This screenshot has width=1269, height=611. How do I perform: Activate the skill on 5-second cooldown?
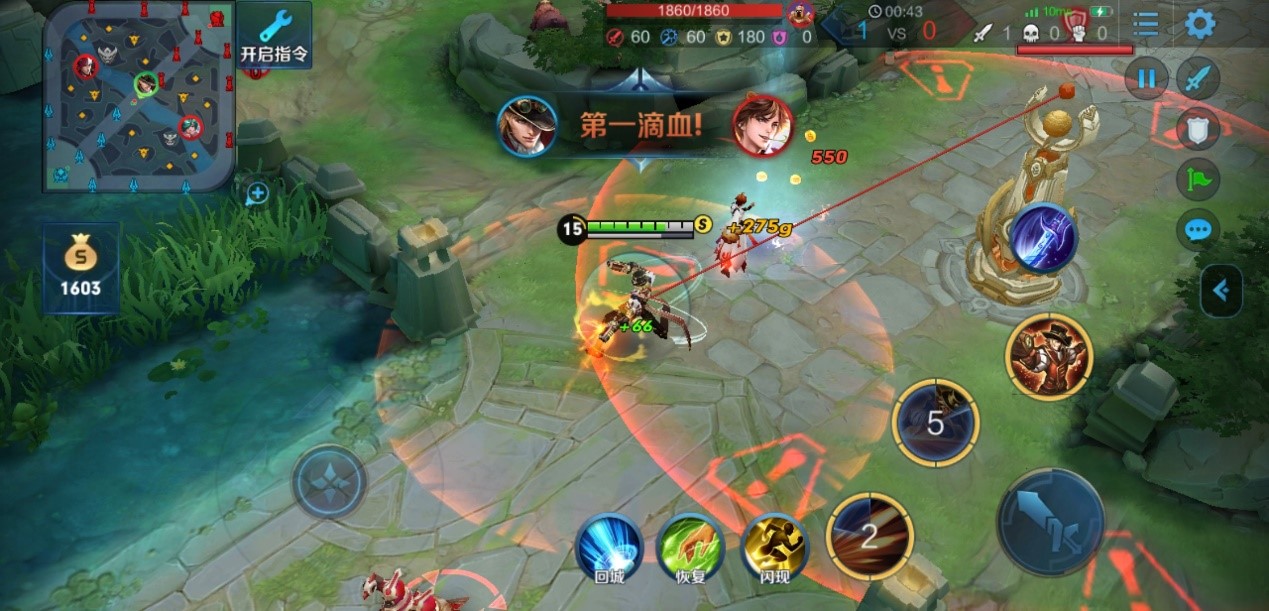click(x=935, y=423)
